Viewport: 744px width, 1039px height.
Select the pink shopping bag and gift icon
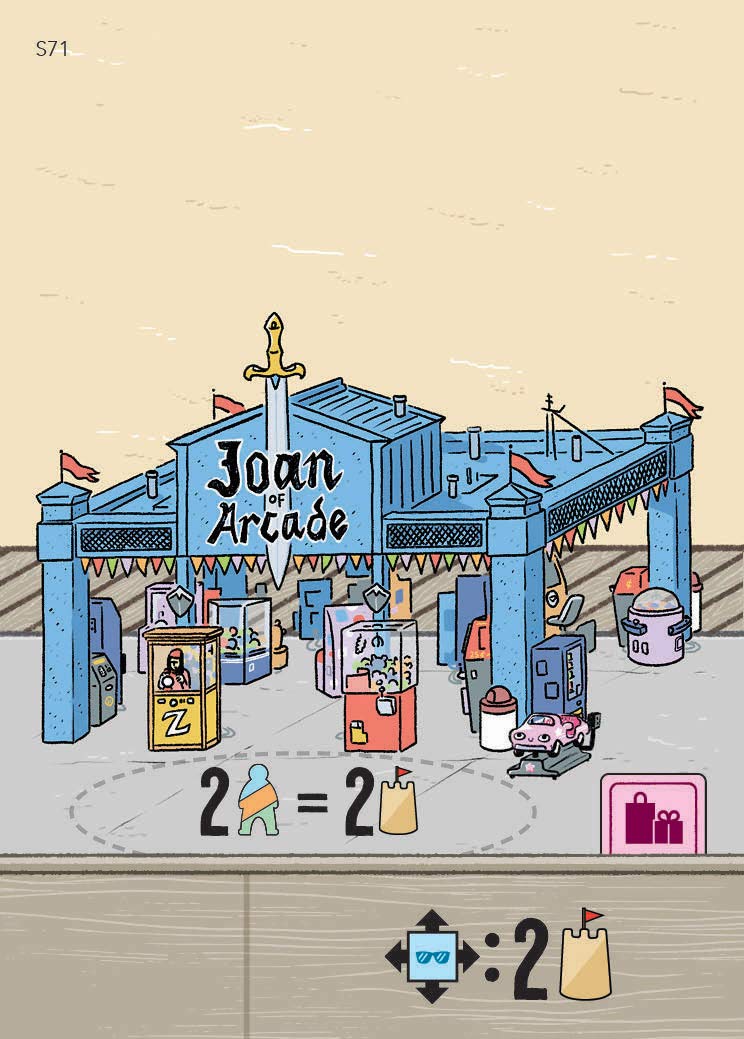click(653, 814)
